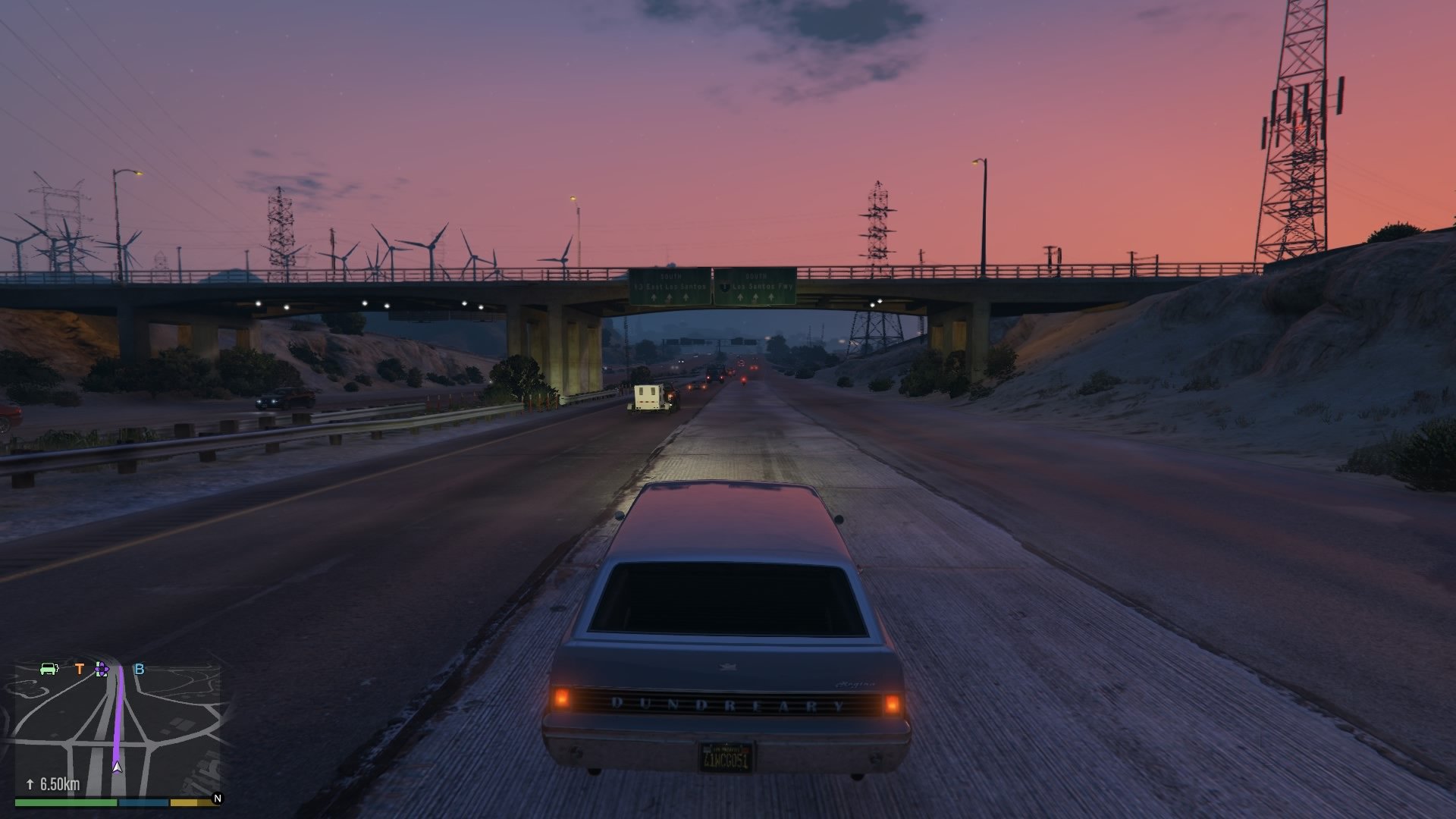Select the N compass indicator on the minimap
1456x819 pixels.
click(x=218, y=798)
